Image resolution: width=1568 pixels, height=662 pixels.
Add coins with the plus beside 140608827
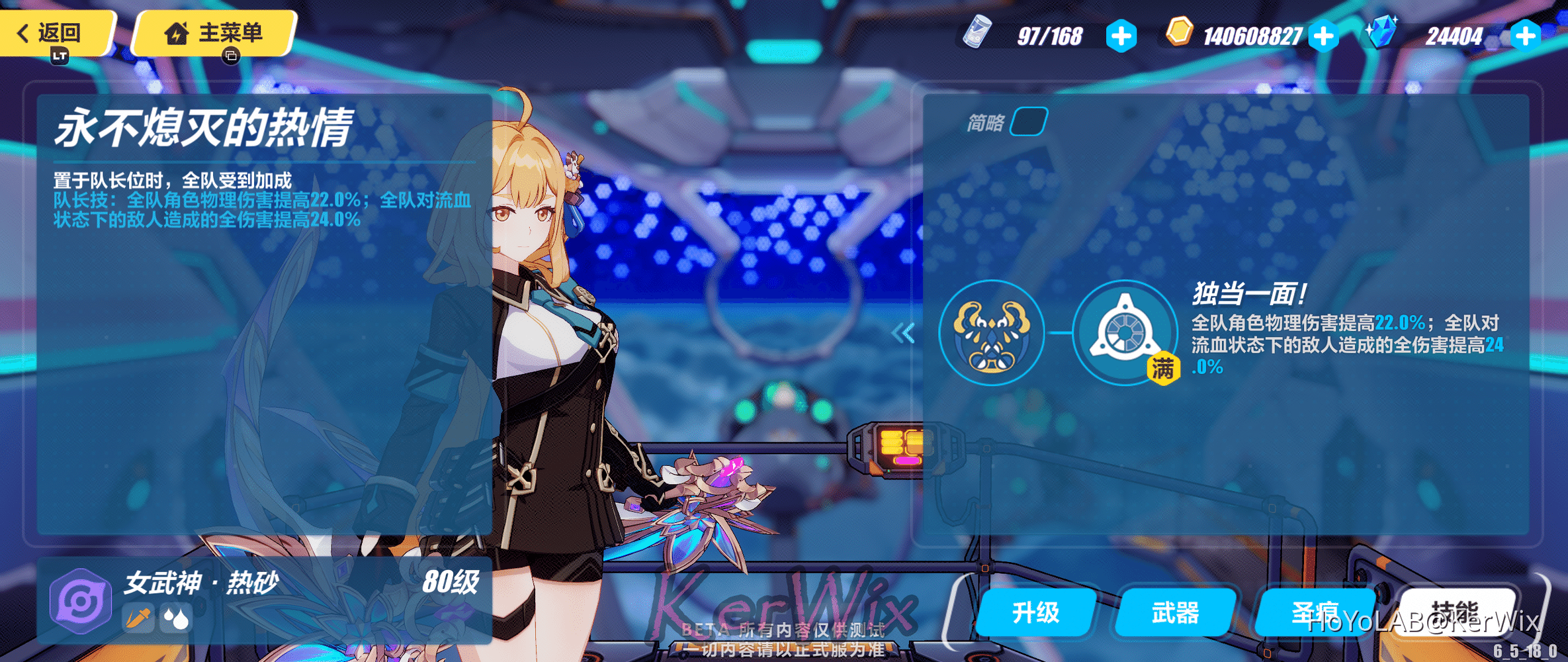(x=1324, y=36)
